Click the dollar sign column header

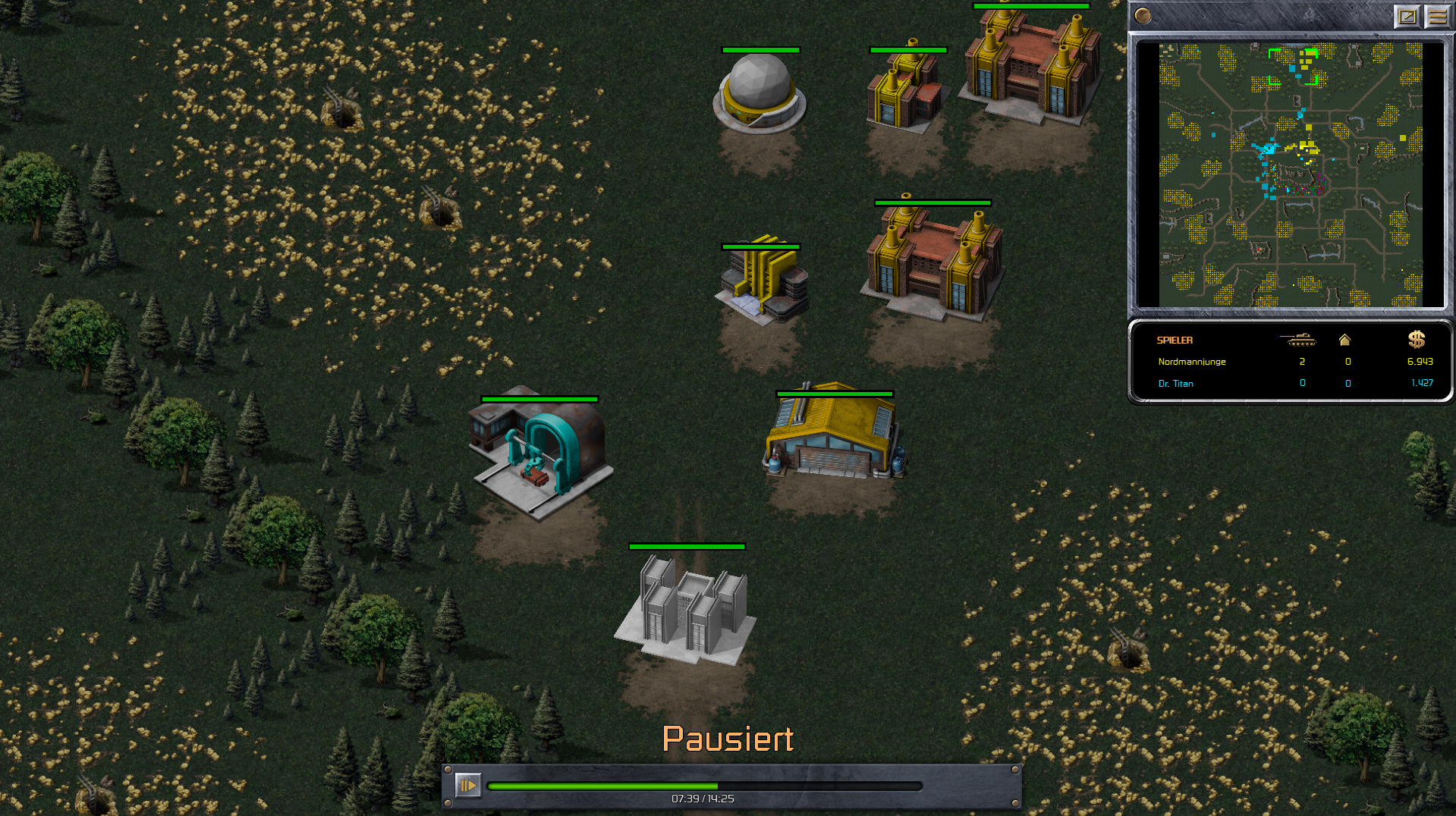(1416, 340)
